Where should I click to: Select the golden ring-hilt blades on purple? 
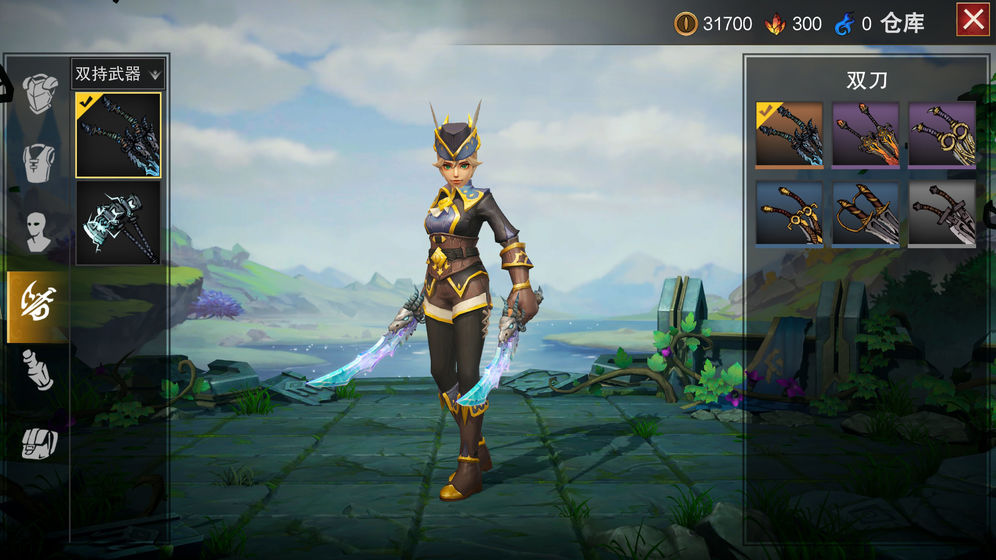pos(941,134)
